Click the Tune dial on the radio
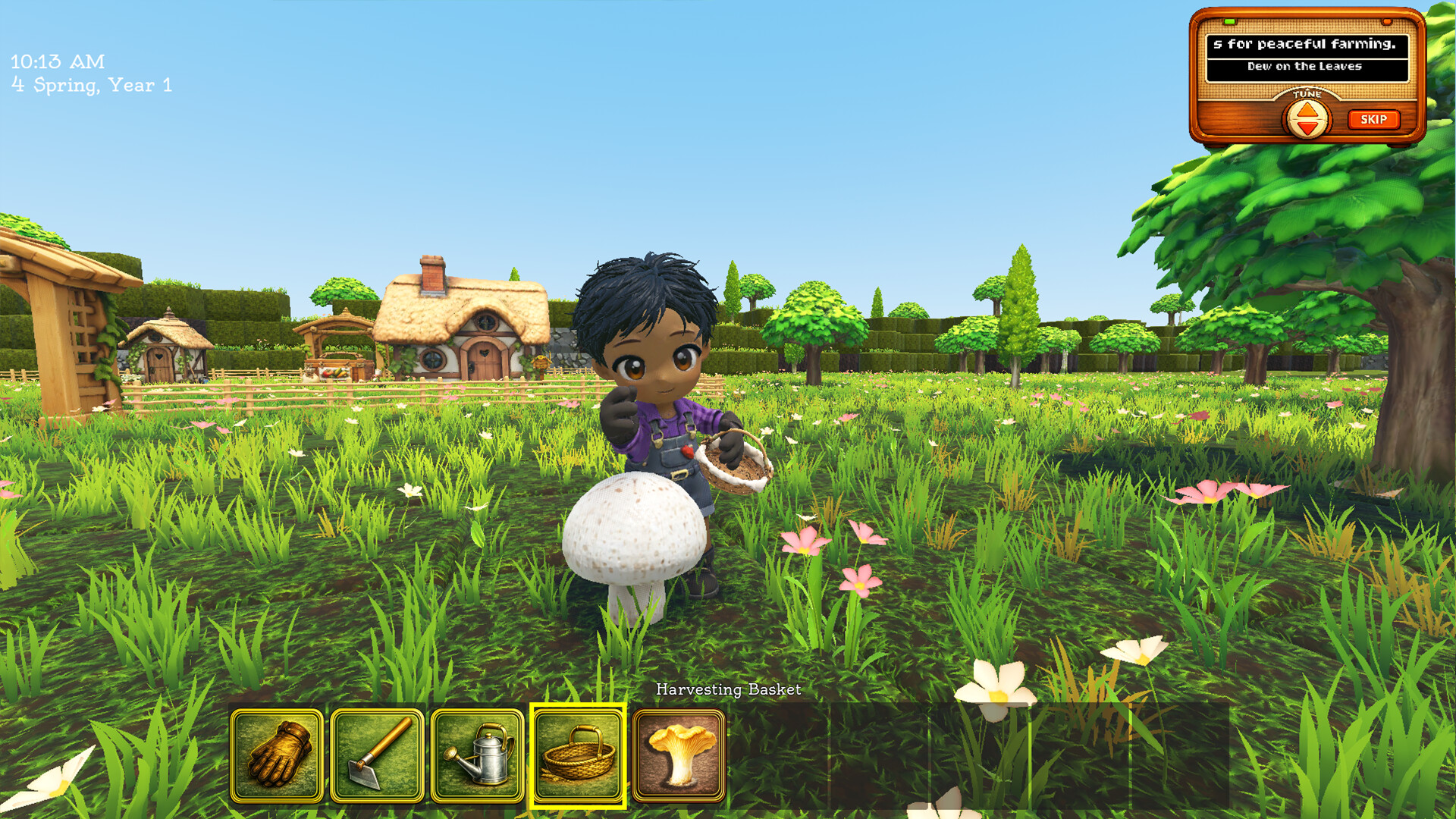The image size is (1456, 819). click(x=1306, y=119)
